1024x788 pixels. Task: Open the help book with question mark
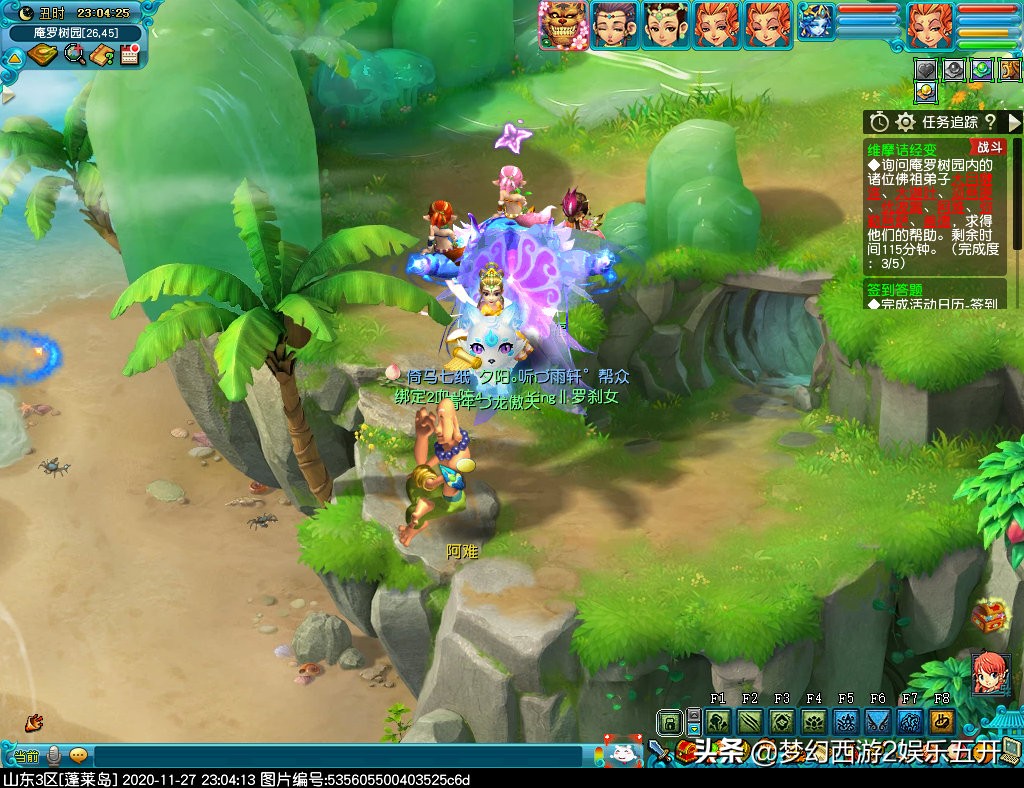coord(101,54)
